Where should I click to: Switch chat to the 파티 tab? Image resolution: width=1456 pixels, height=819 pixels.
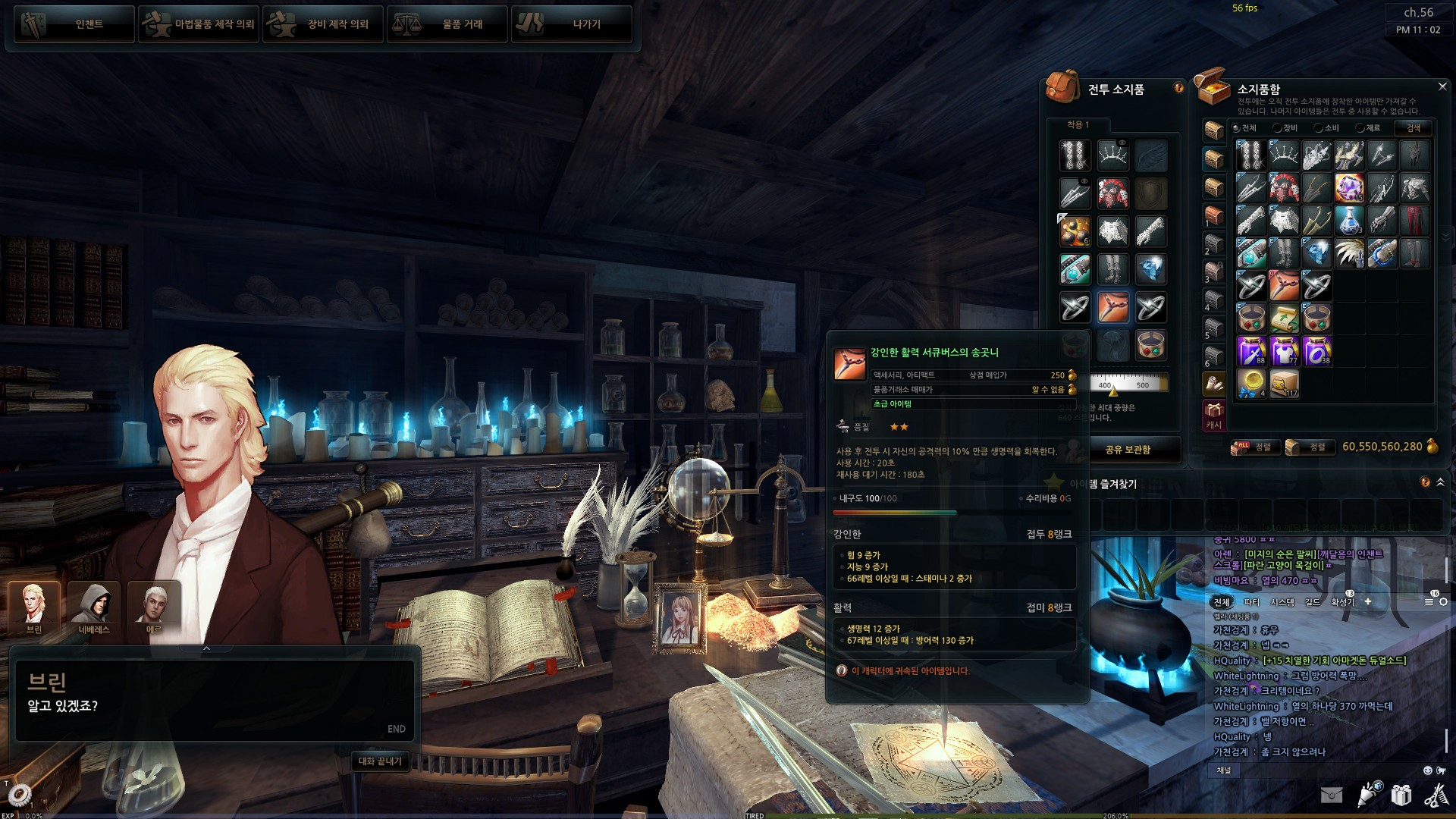click(x=1251, y=602)
